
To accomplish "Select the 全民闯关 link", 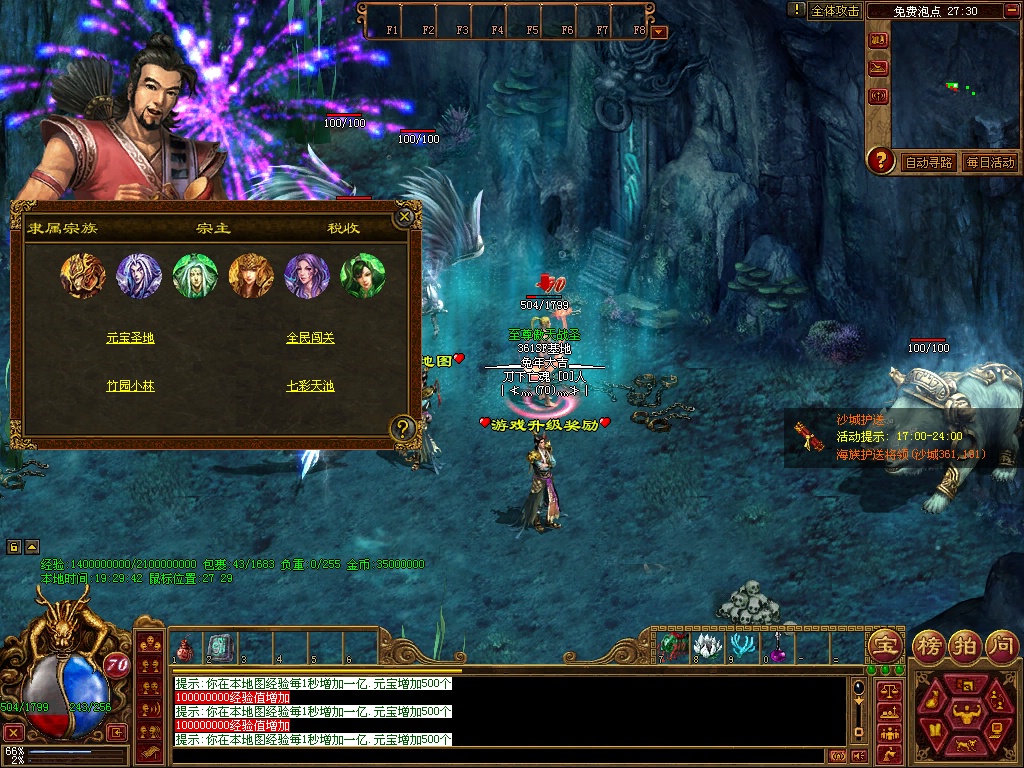I will [310, 339].
